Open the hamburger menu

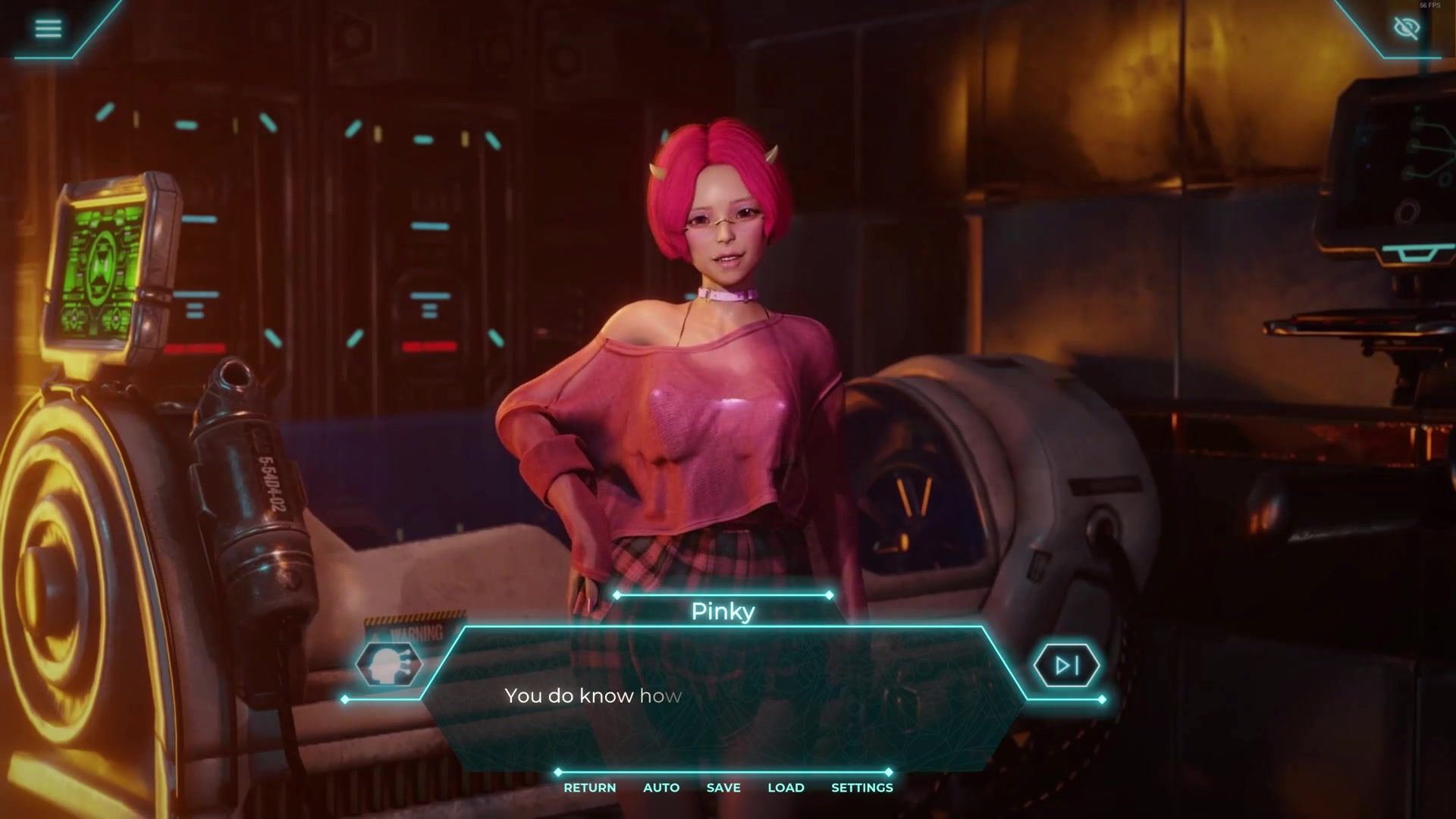pos(48,28)
